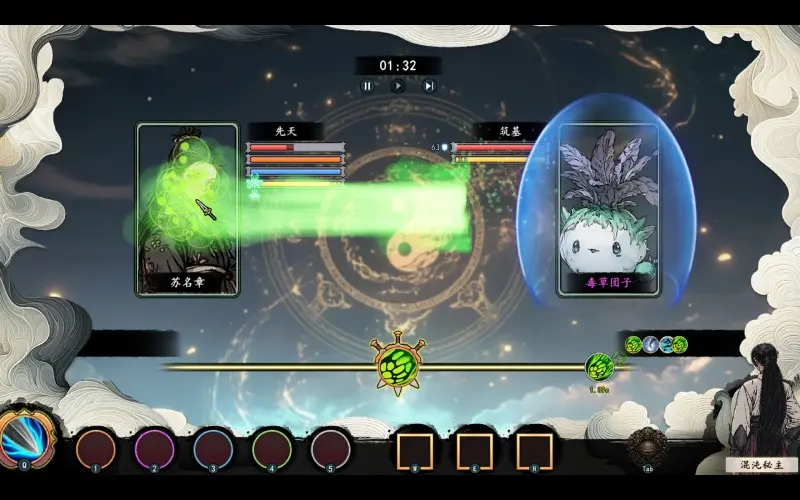Select skill slot 1 with orange ring
This screenshot has height=500, width=800.
click(96, 448)
